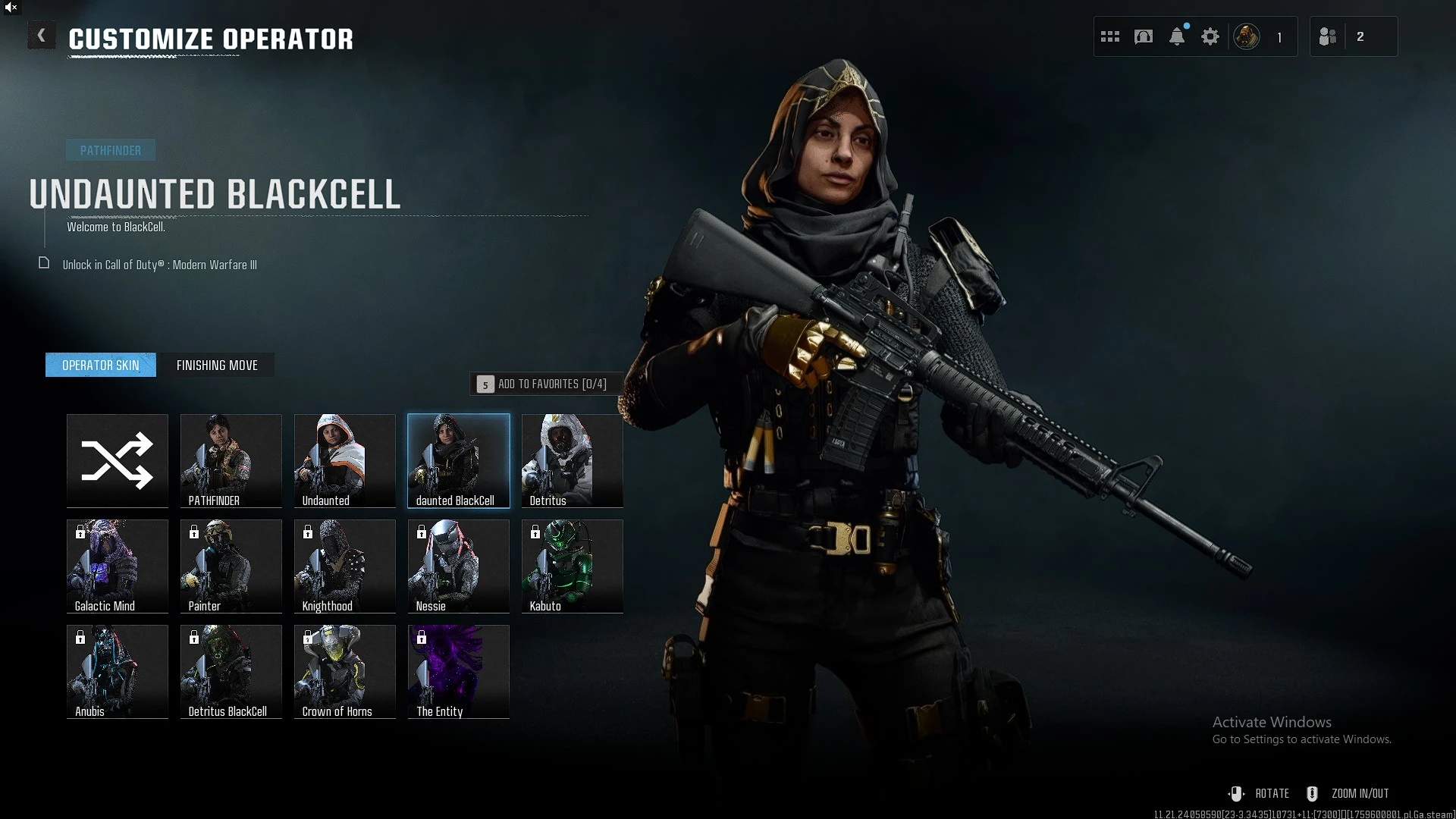Pick the Undaunted operator skin
1456x819 pixels.
click(345, 460)
